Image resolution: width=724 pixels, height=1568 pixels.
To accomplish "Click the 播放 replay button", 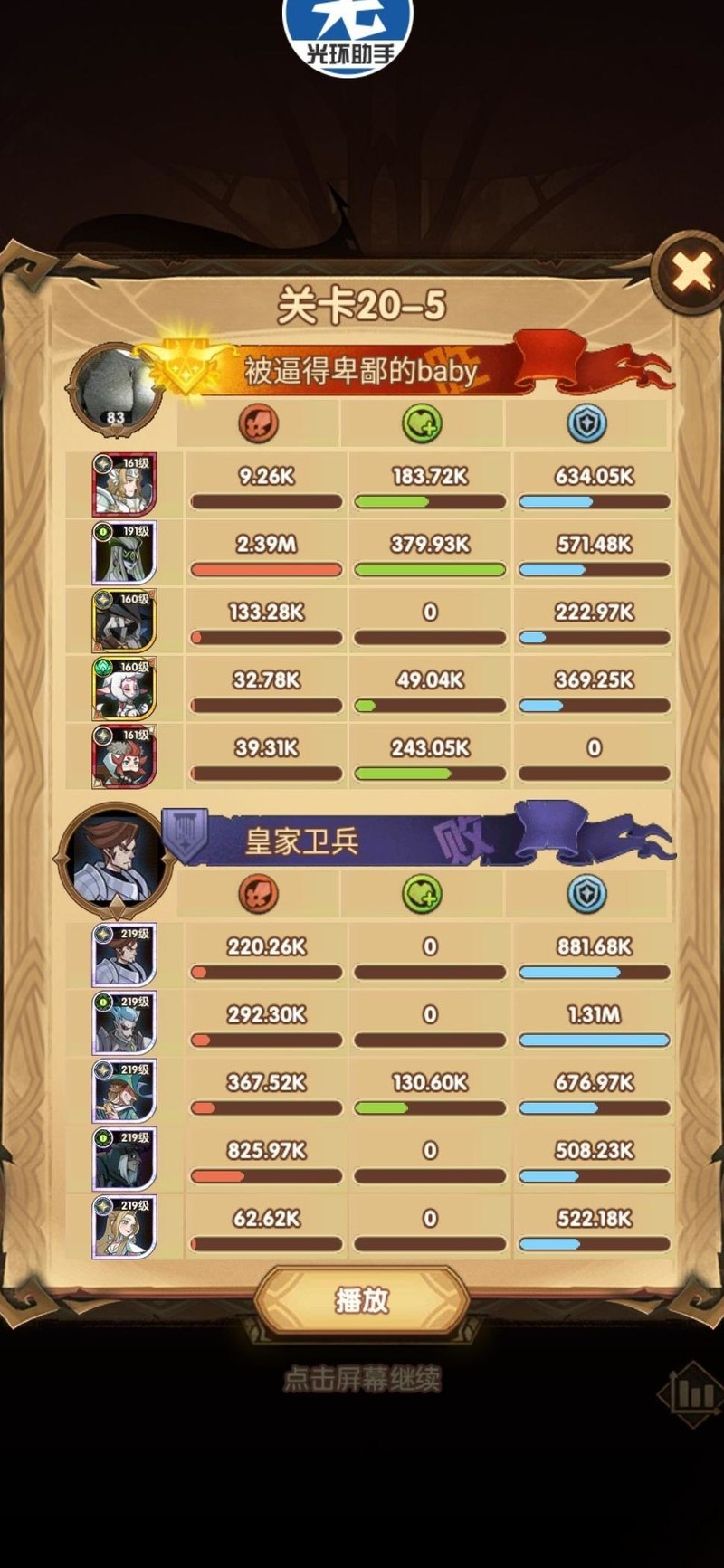I will point(362,1300).
